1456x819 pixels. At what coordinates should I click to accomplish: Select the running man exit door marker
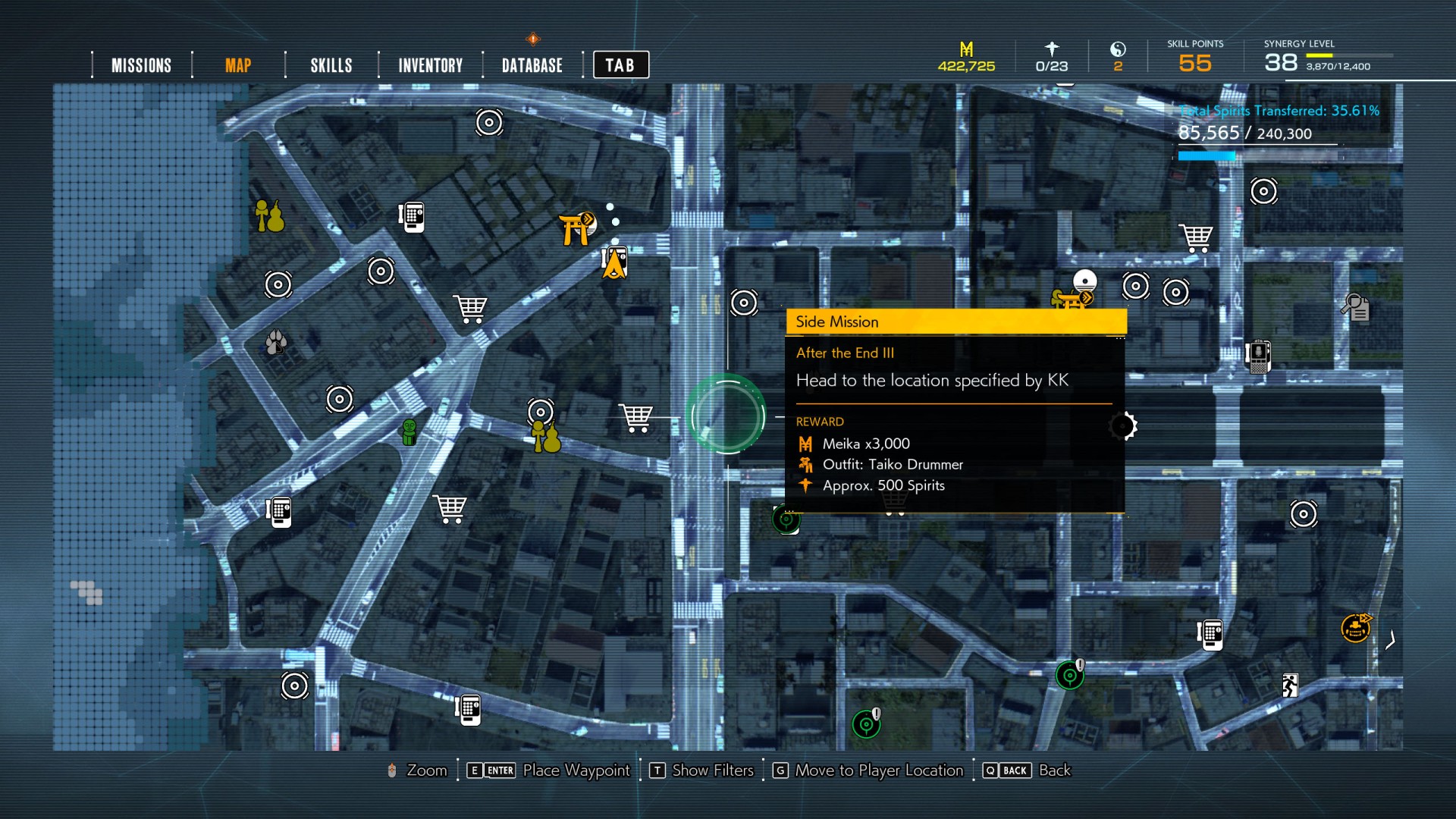point(1289,685)
